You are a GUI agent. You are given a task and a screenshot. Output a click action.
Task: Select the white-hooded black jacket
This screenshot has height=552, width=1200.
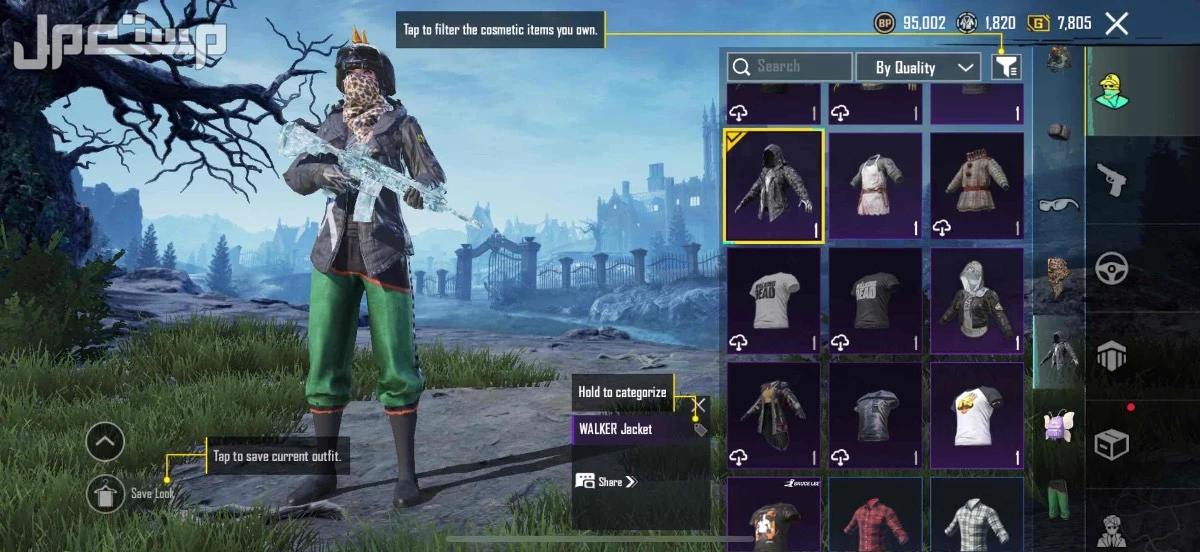pos(977,300)
